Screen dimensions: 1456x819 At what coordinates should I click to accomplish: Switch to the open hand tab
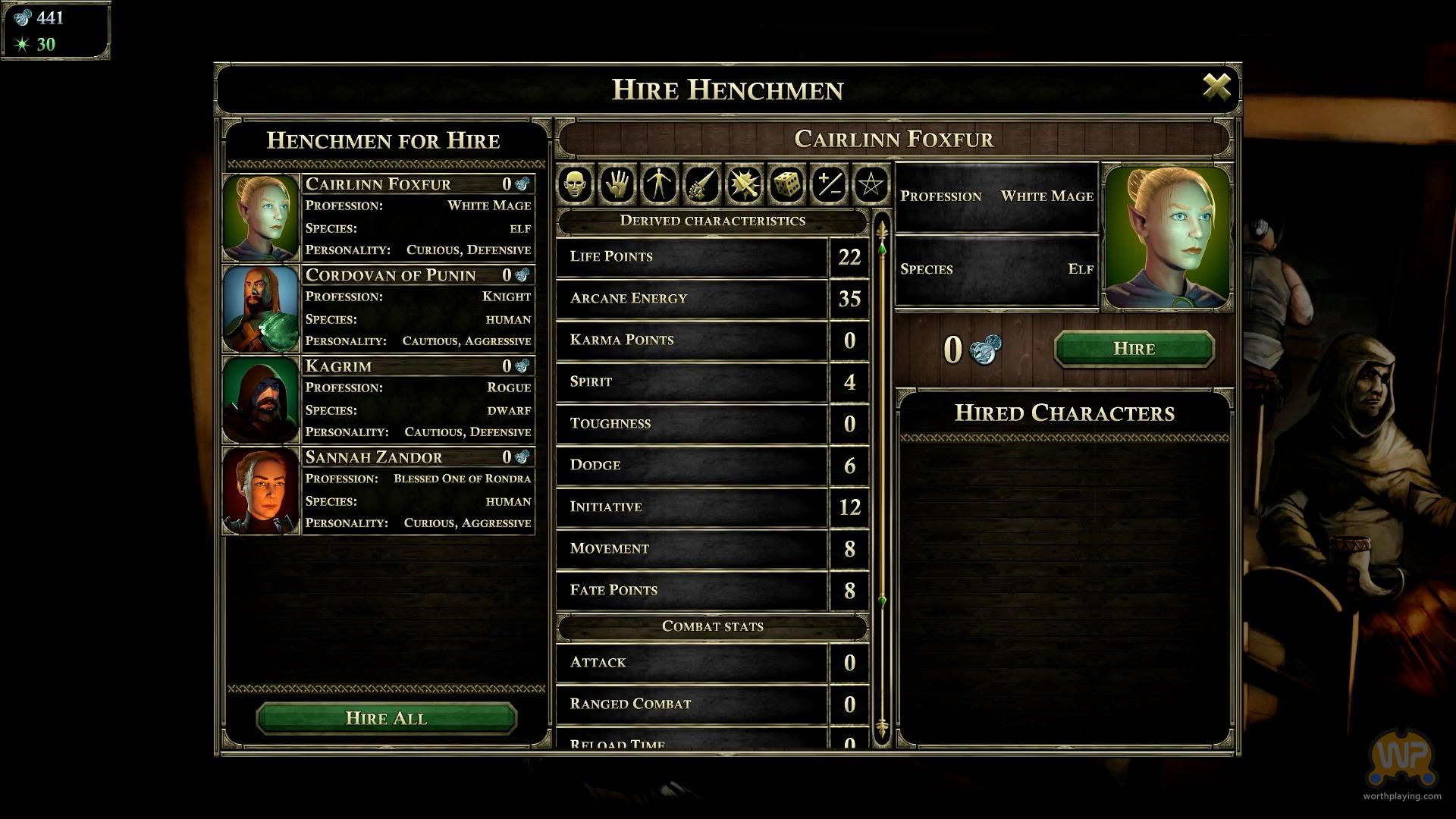(617, 184)
